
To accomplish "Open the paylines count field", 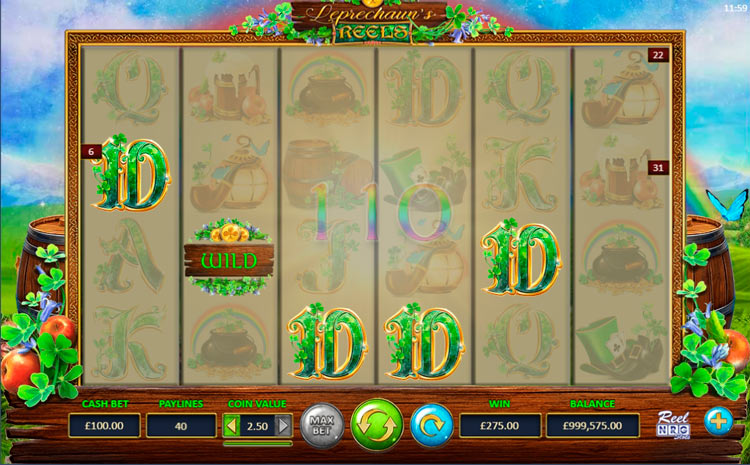I will [x=181, y=426].
